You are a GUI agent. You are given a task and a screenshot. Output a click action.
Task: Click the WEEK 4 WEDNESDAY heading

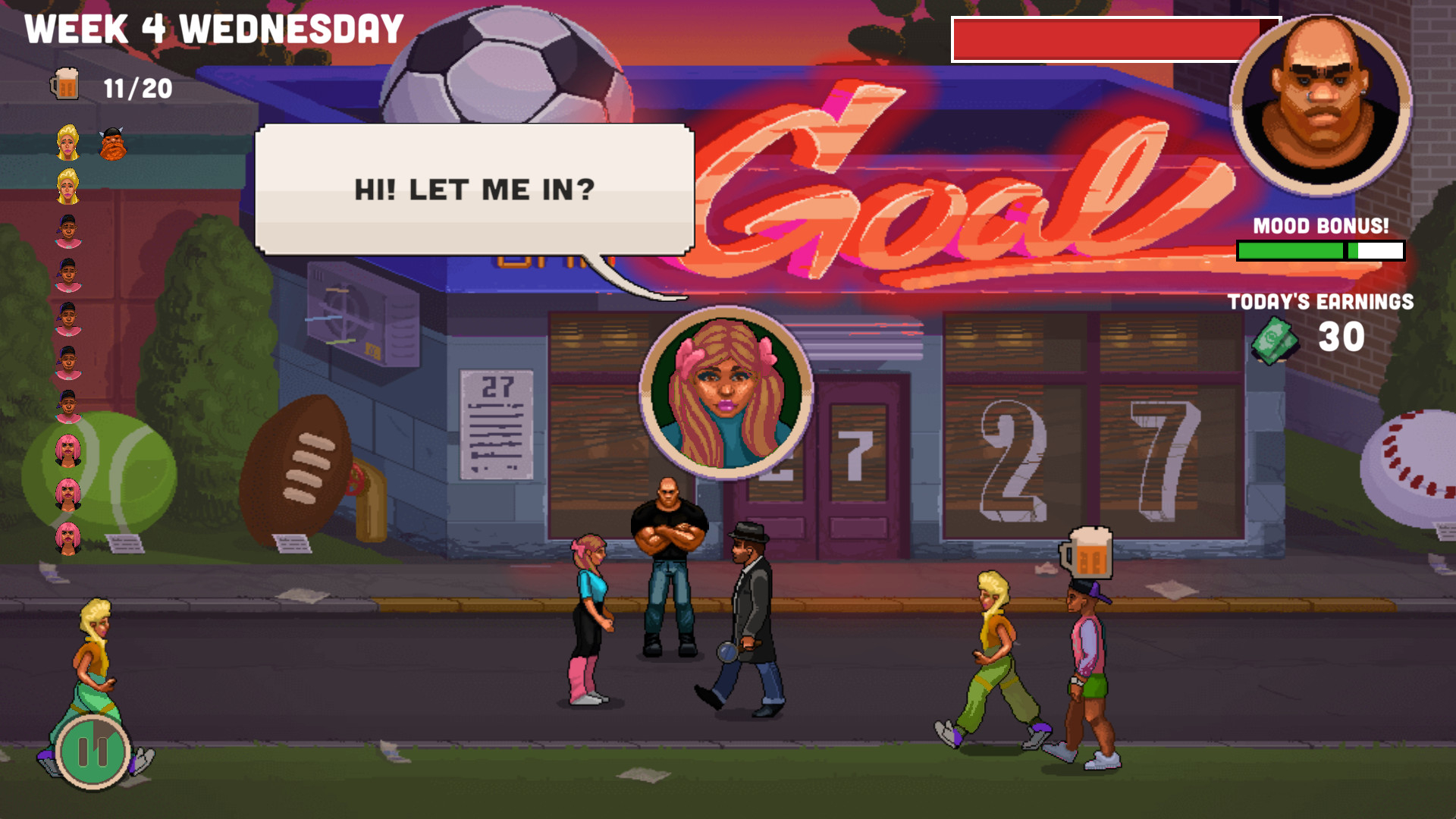point(211,28)
